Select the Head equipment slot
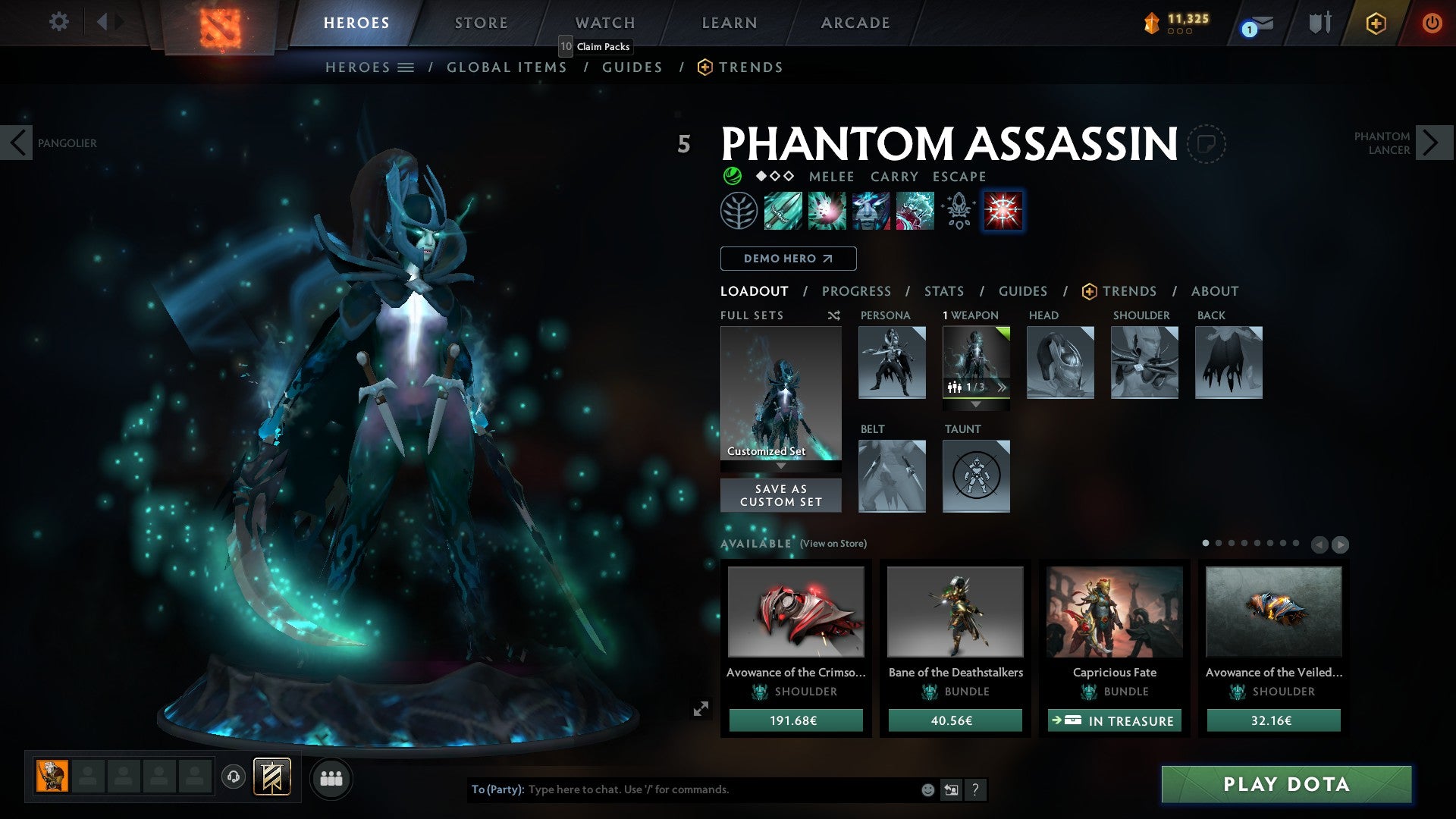 point(1060,362)
